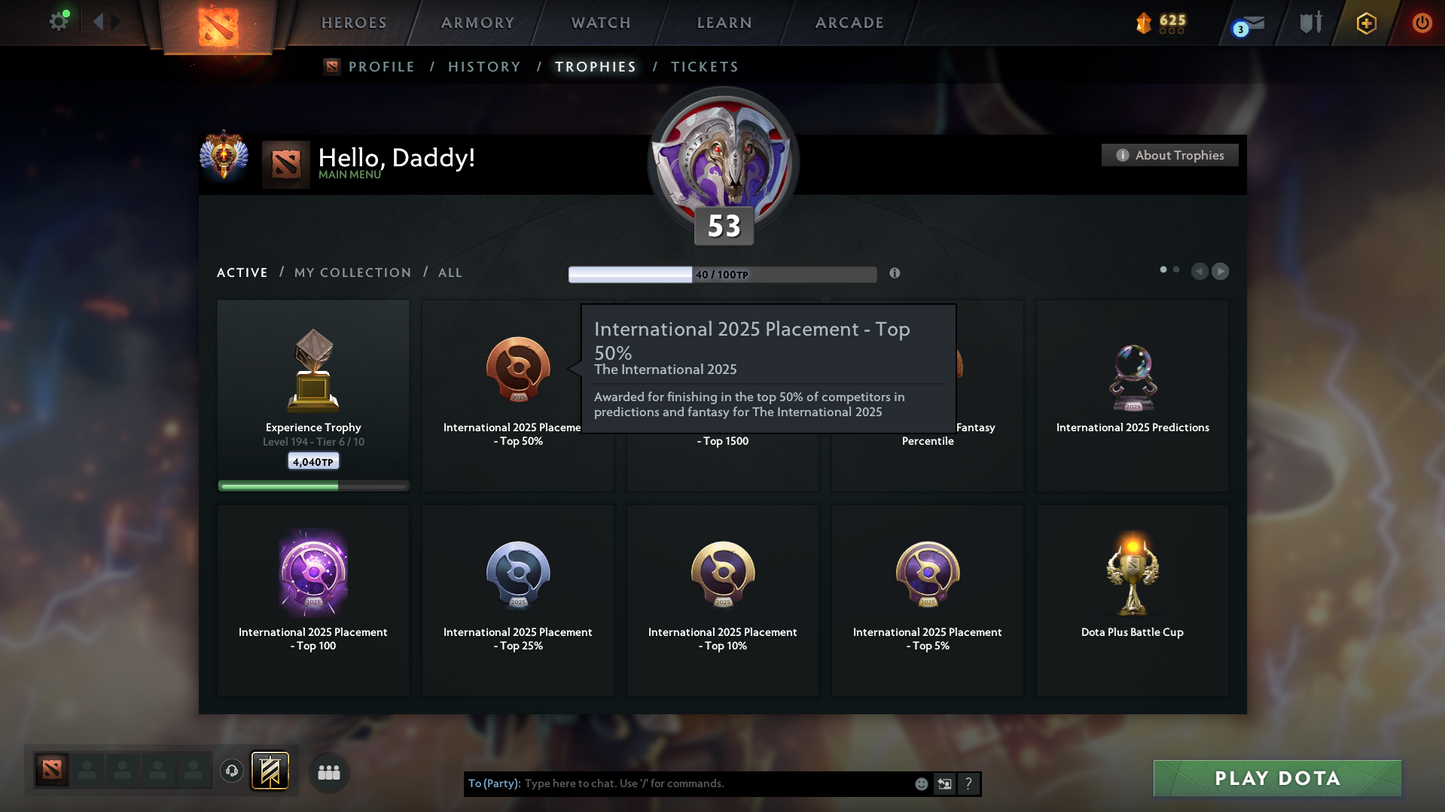
Task: Go to the Watch section
Action: tap(600, 23)
